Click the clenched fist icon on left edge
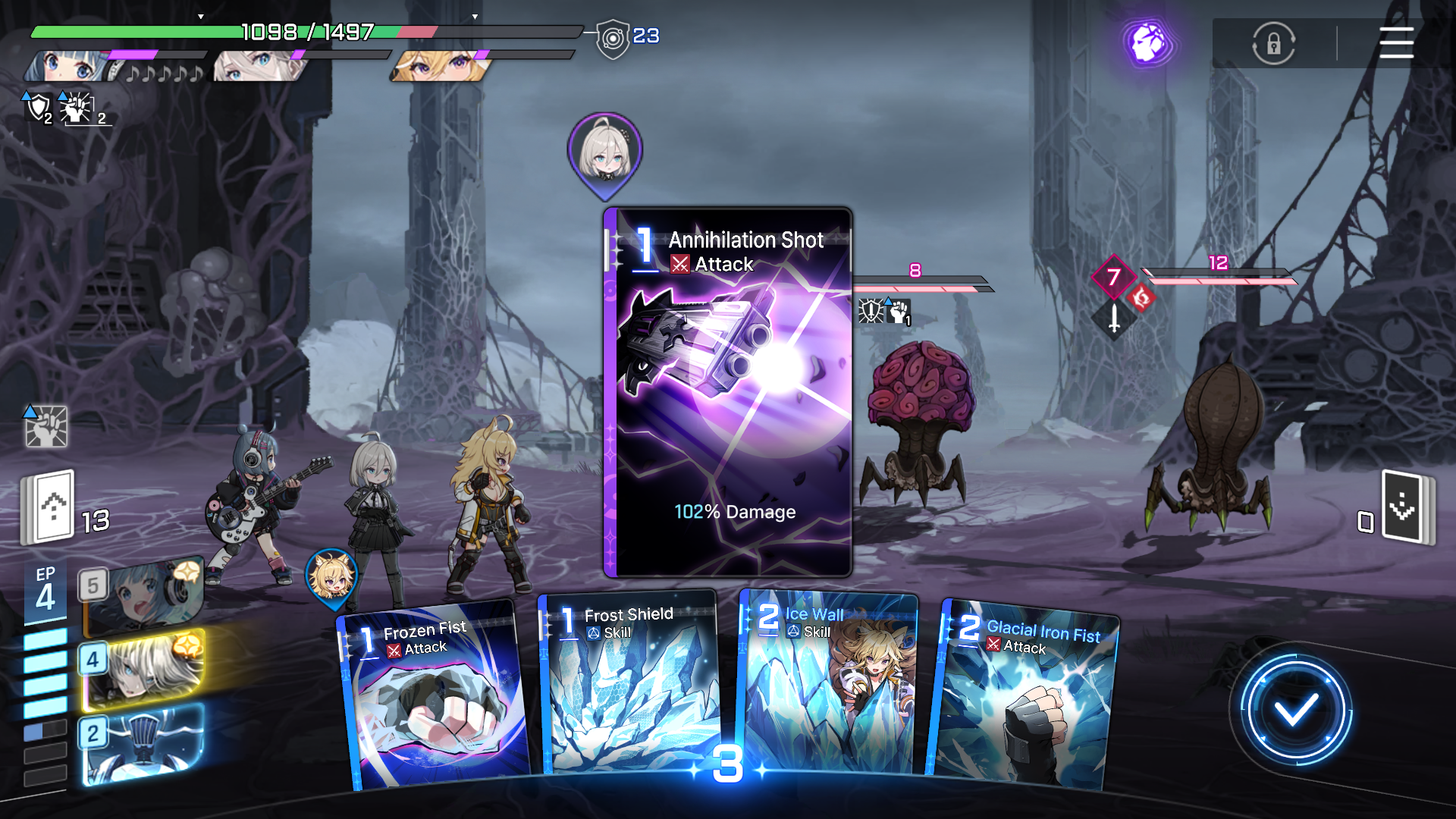This screenshot has width=1456, height=819. 46,426
